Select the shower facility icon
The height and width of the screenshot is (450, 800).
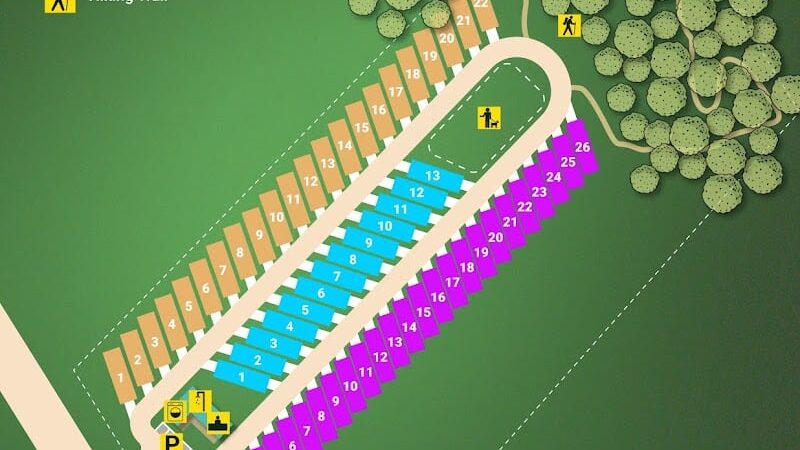[x=198, y=401]
